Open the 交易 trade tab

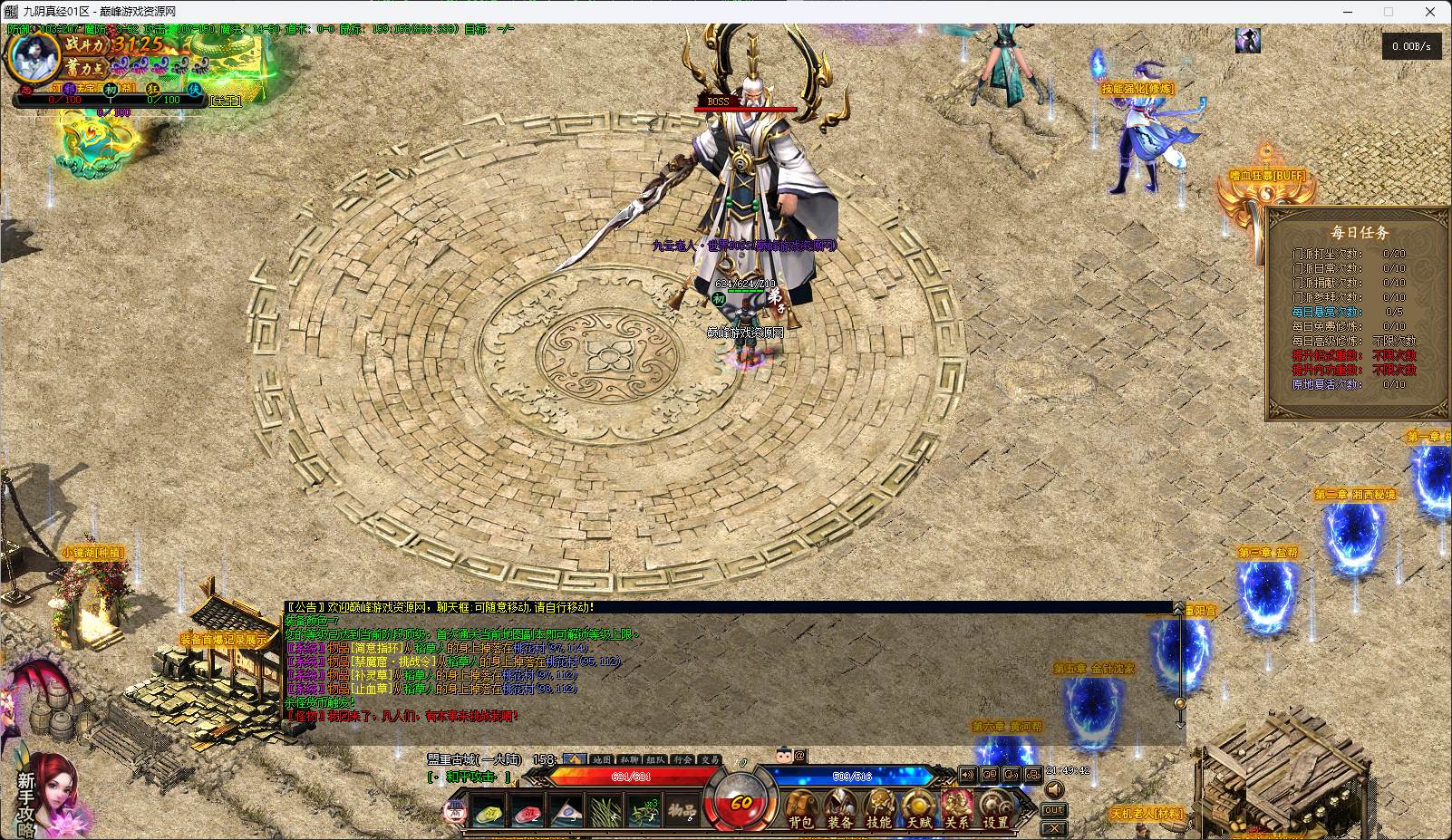tap(710, 759)
